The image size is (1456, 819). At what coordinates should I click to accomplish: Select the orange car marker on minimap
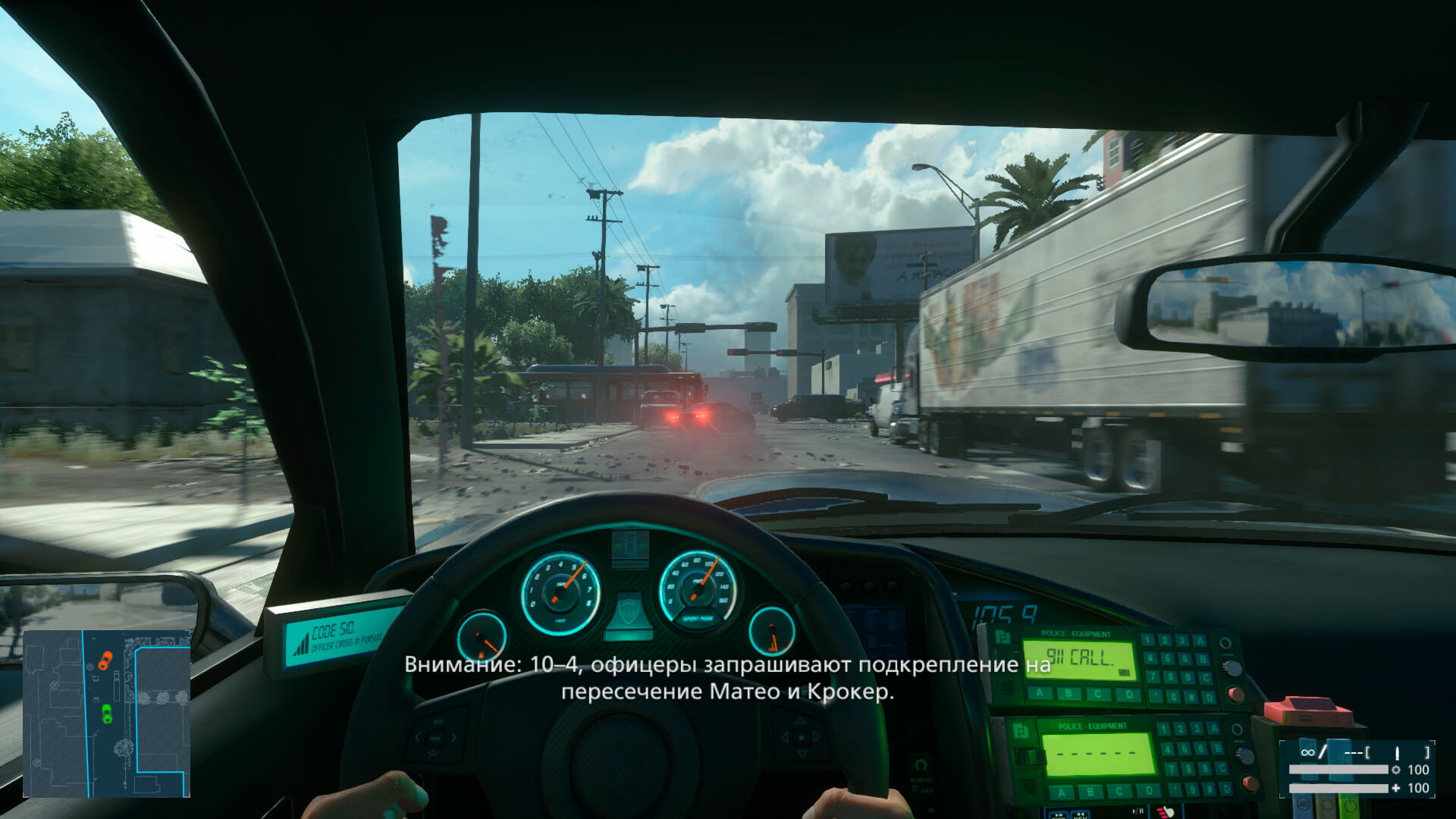(105, 660)
